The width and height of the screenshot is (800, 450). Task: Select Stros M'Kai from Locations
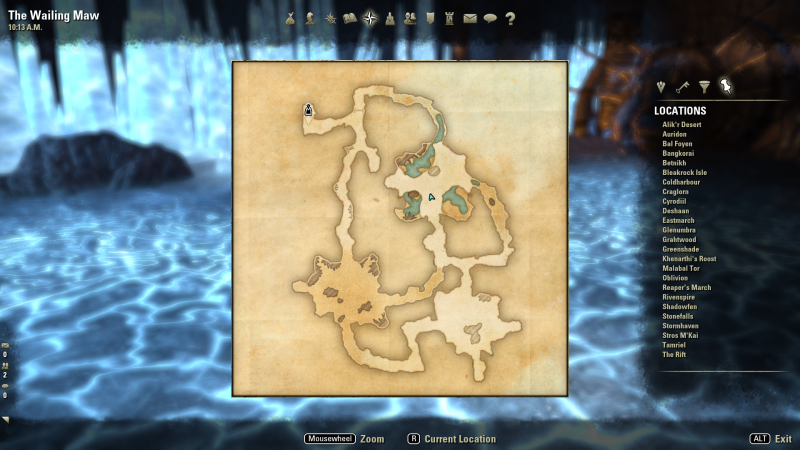pos(682,336)
